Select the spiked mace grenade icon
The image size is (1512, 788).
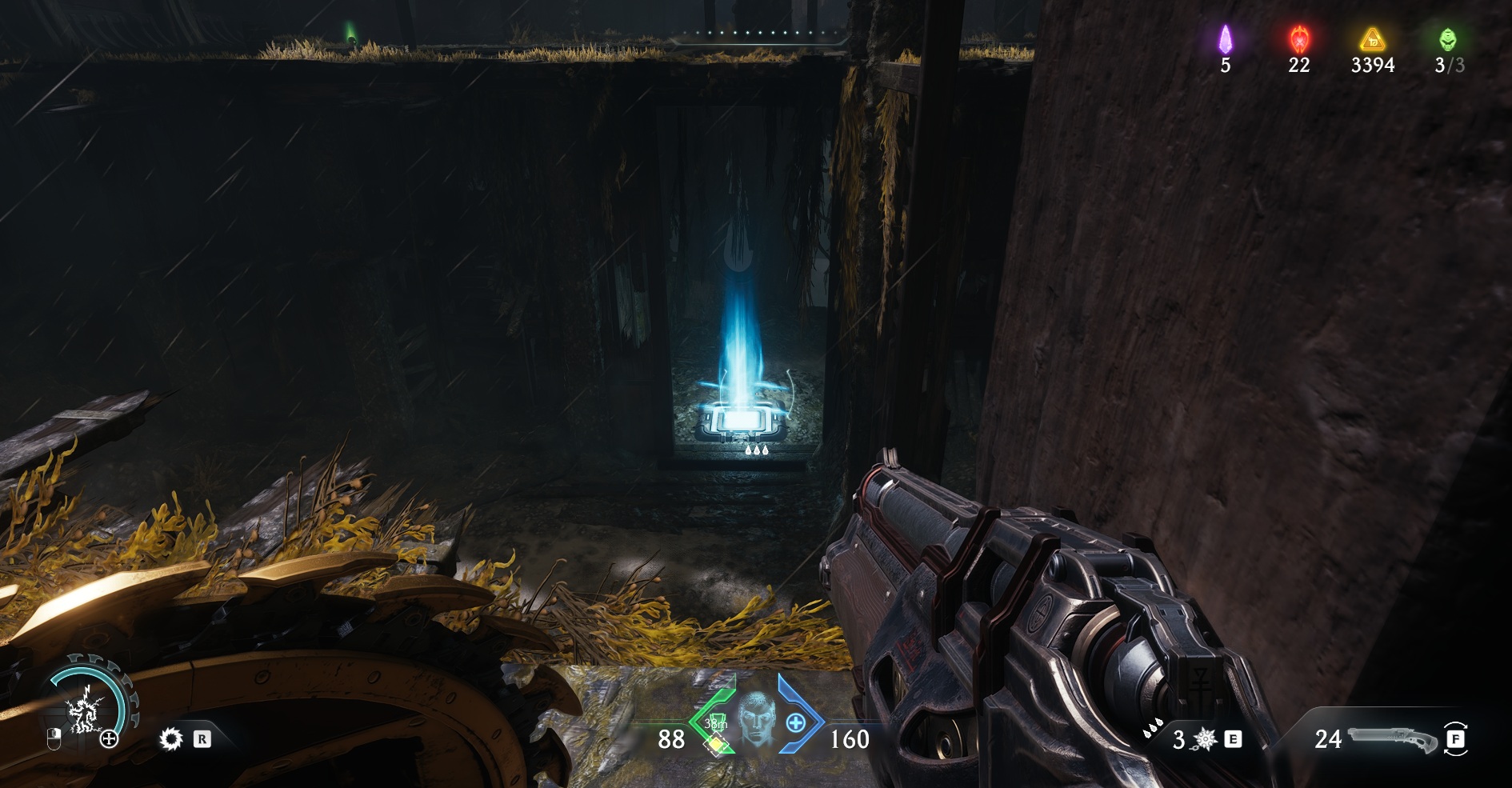[x=1205, y=740]
